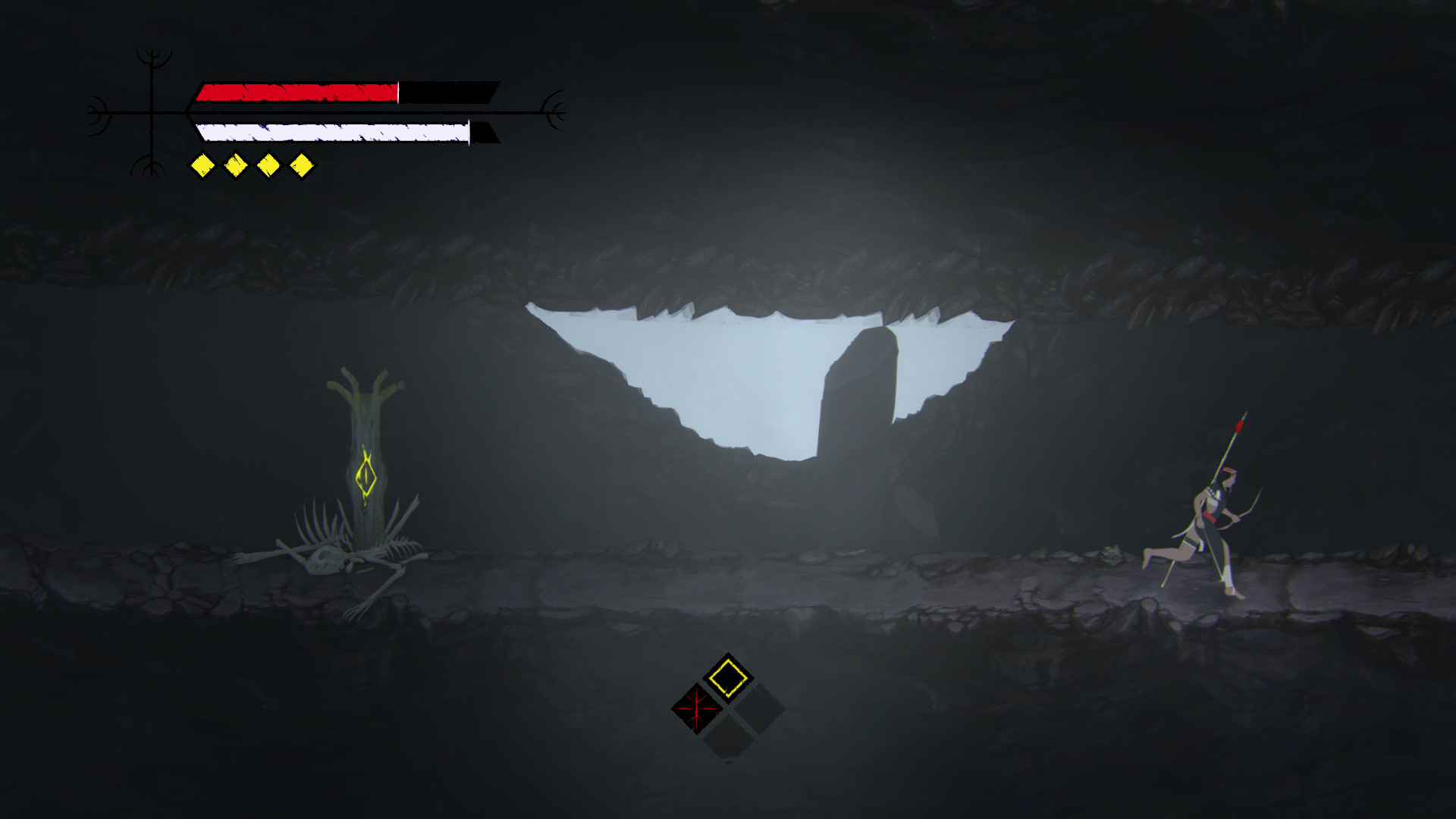Open the diamond crafting wheel

[726, 709]
